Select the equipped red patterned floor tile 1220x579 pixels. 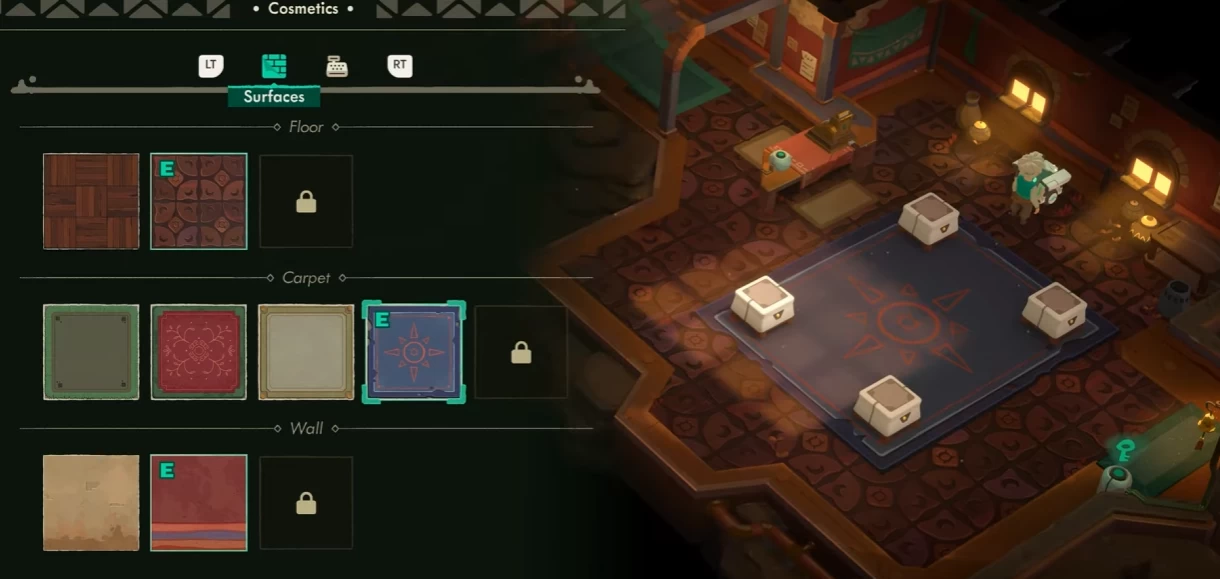(199, 201)
